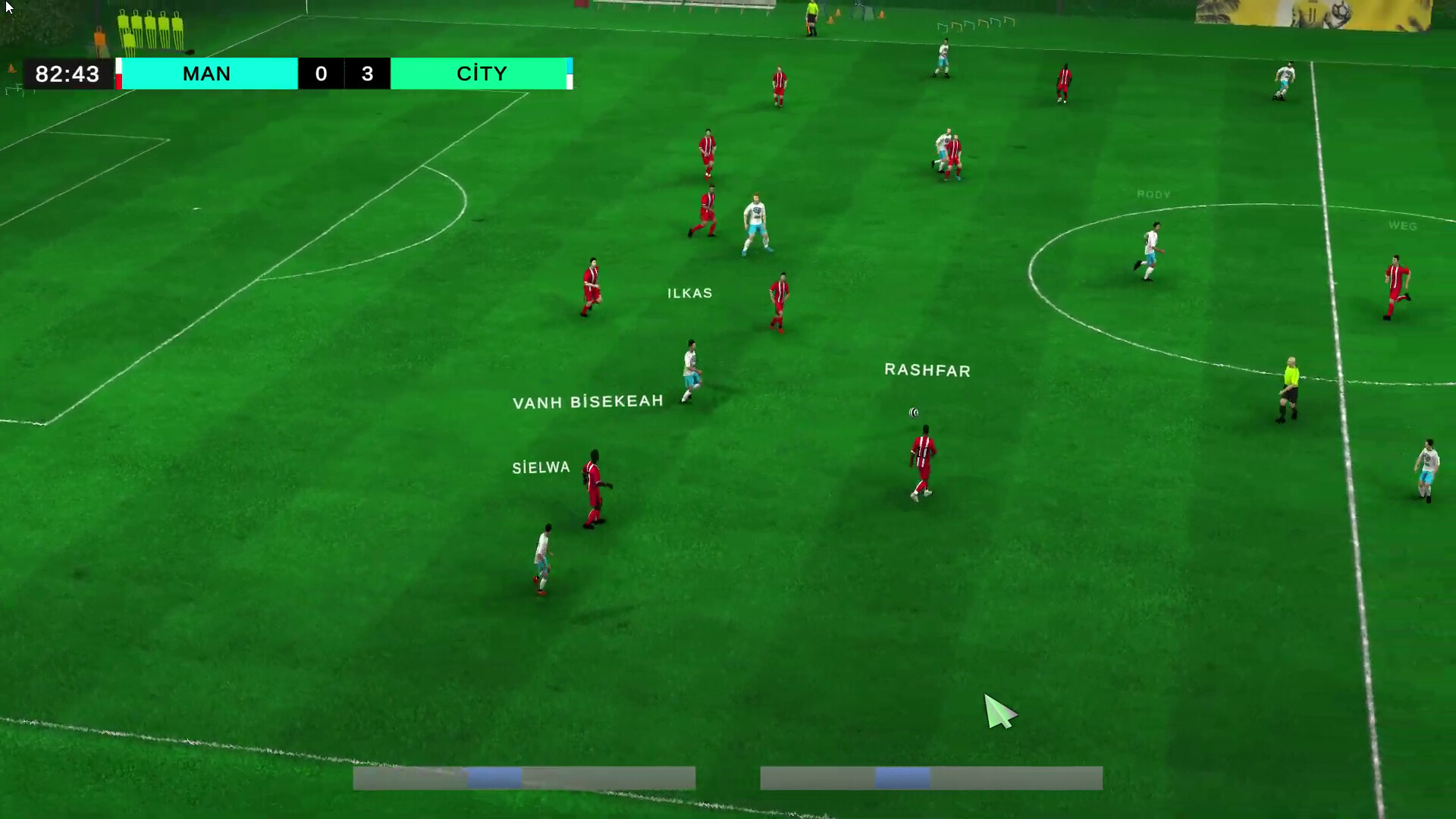
Task: Select the player labeled WEG
Action: pos(1404,225)
